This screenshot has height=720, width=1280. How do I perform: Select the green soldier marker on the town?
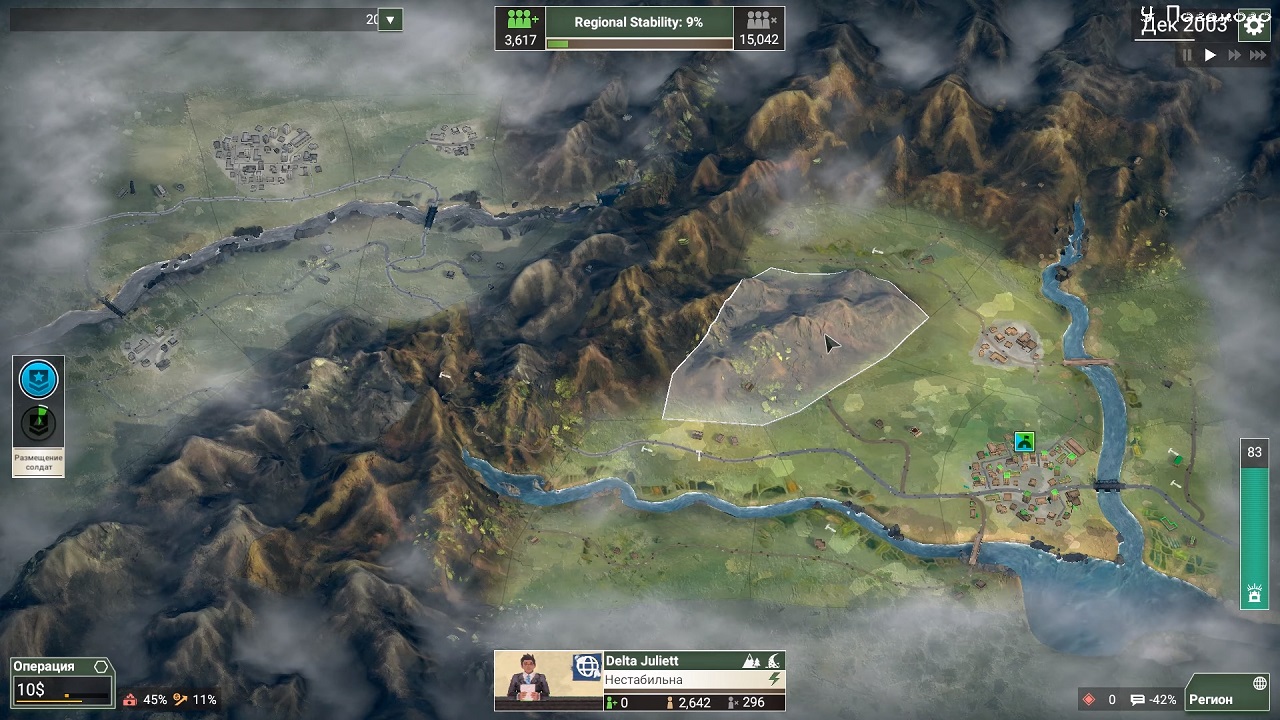[1023, 441]
